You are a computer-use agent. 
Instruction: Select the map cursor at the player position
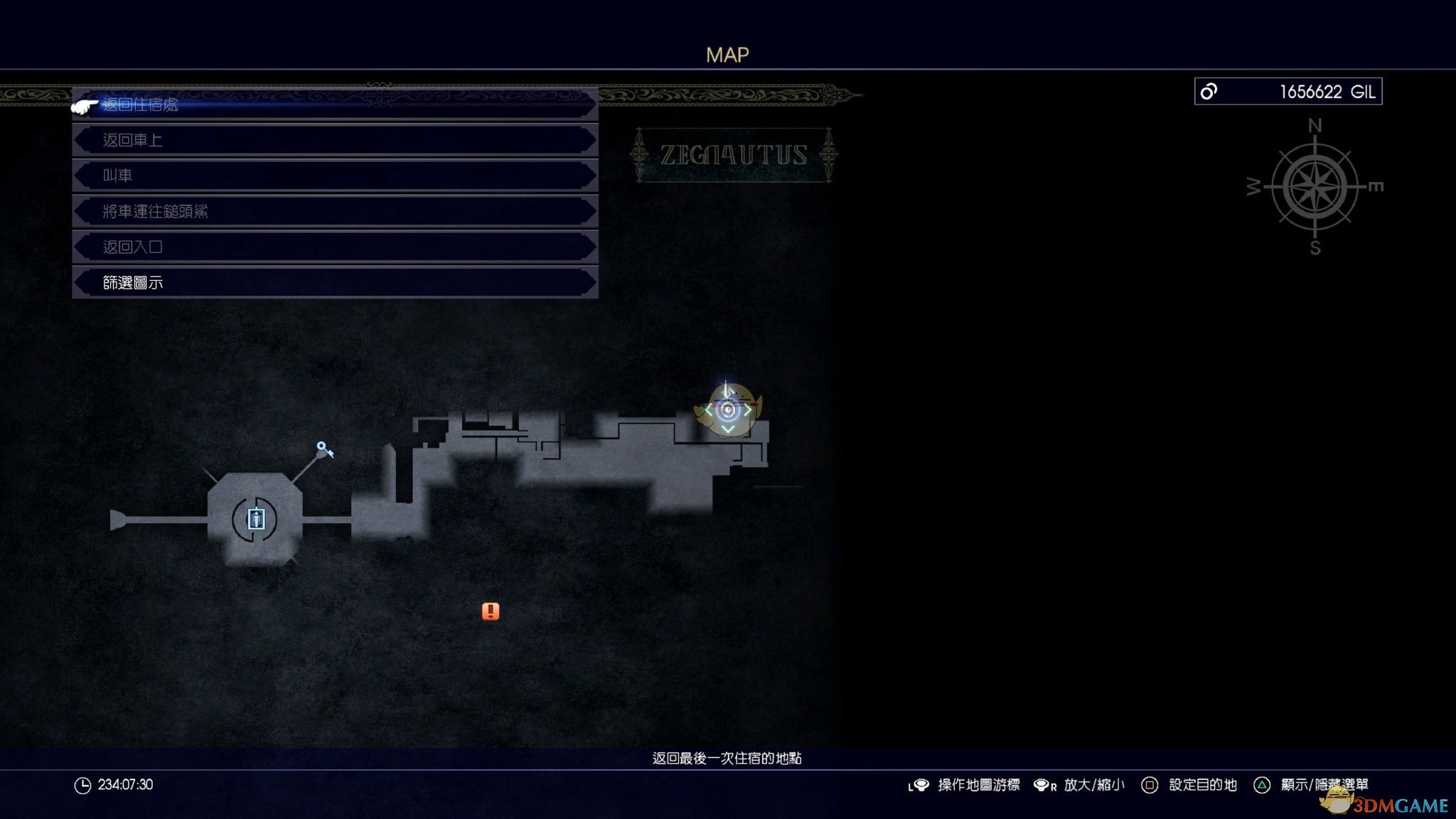727,410
